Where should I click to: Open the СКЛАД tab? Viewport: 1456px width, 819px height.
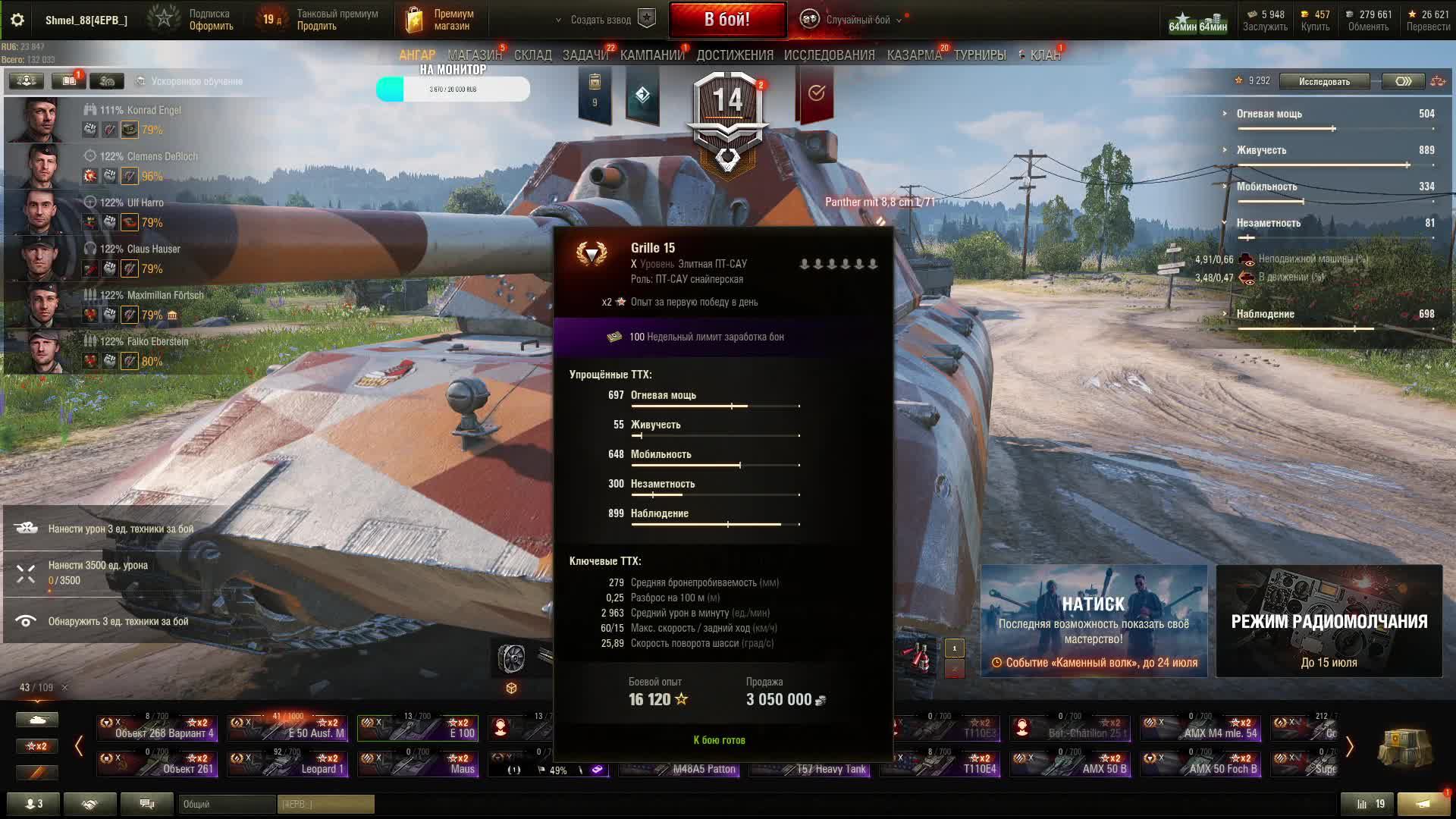coord(533,55)
